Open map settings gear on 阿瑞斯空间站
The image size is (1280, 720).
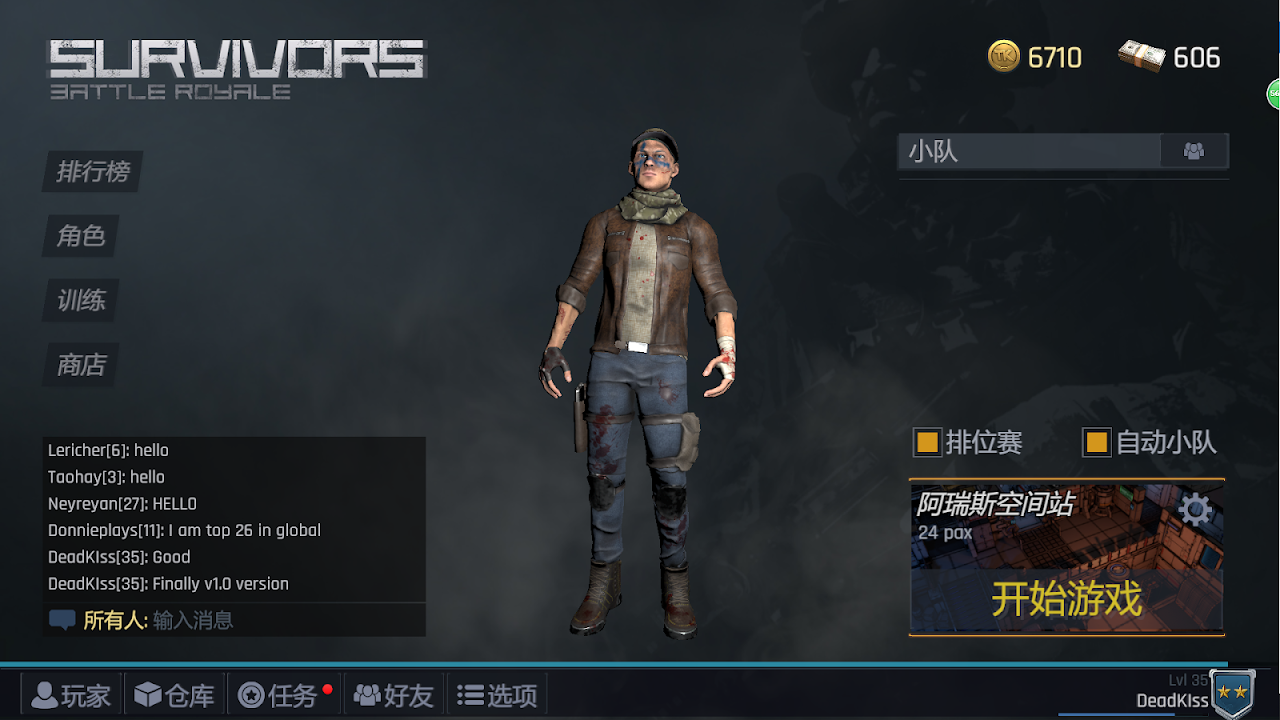[x=1195, y=510]
